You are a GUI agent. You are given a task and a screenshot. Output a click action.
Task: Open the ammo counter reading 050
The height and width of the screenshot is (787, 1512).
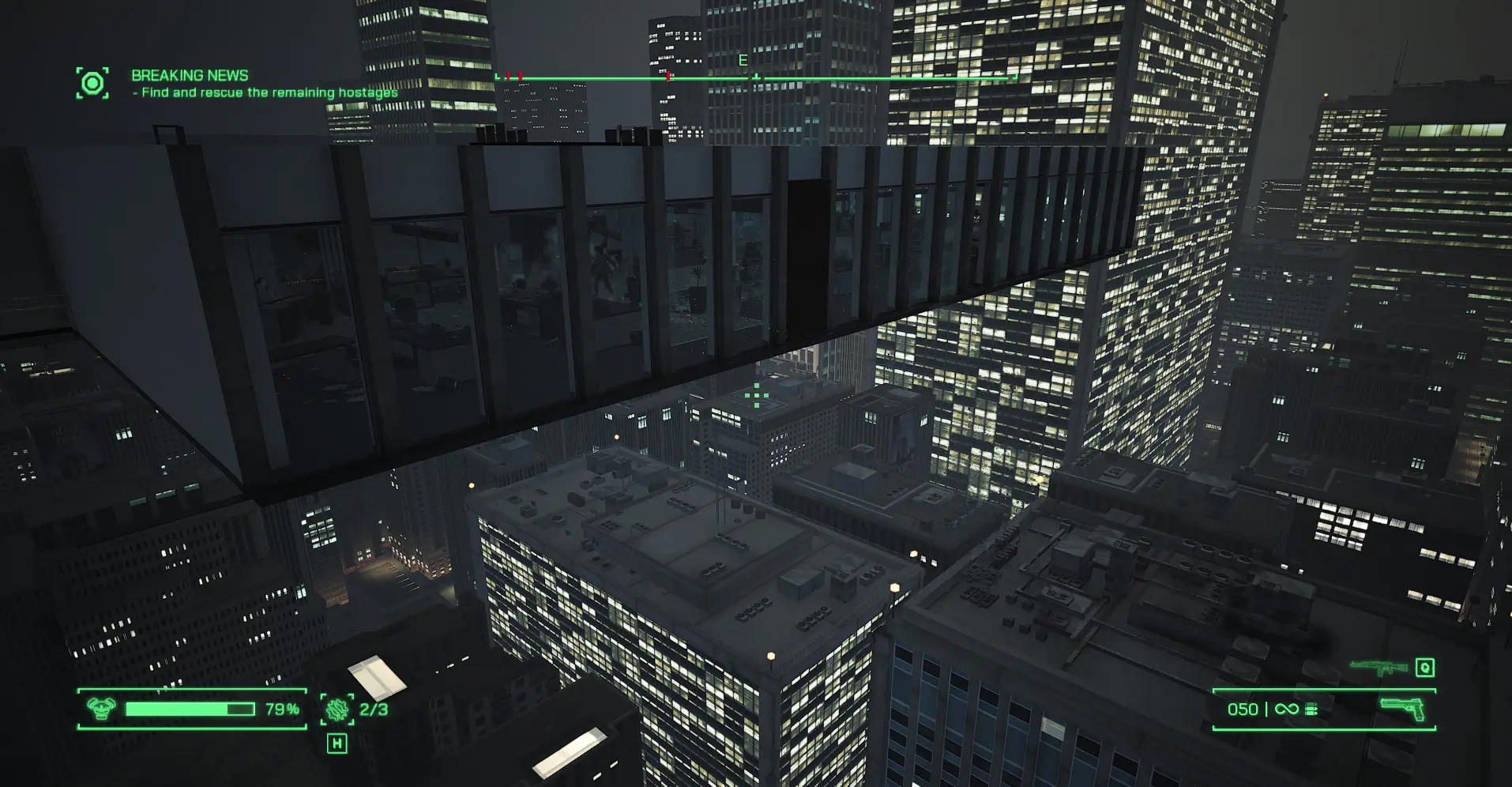pos(1243,709)
